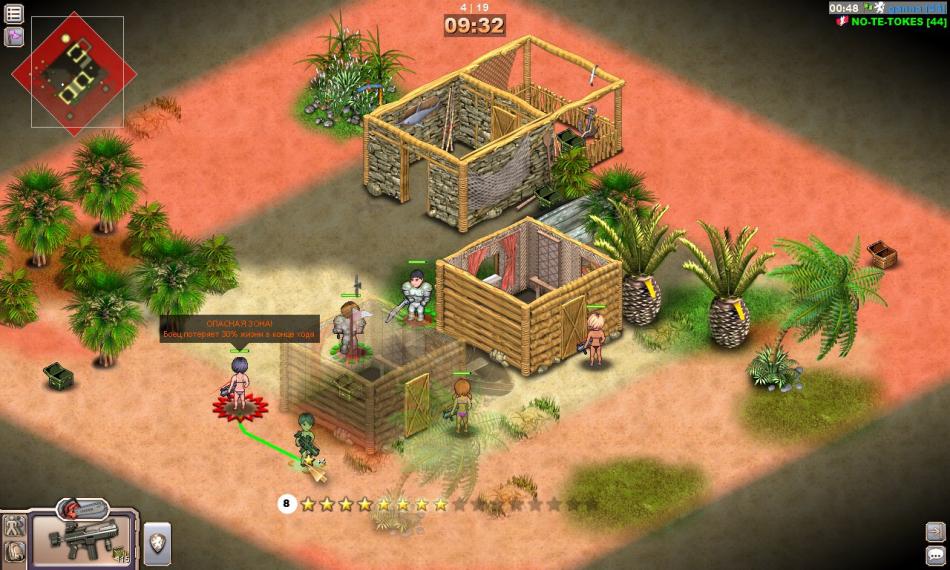Screen dimensions: 950x570
Task: Open the list menu button
Action: point(14,14)
